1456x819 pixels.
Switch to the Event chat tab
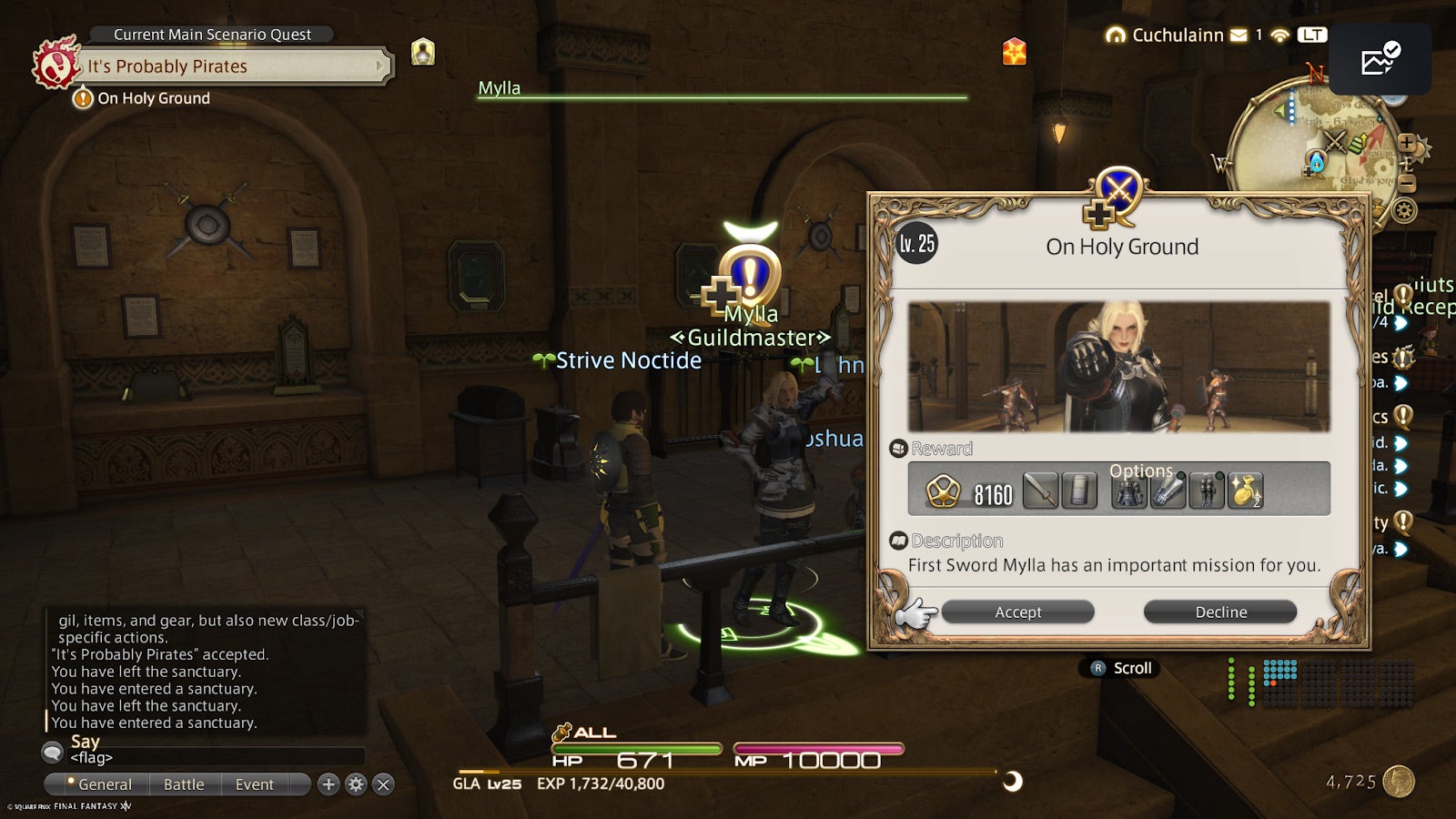coord(254,784)
